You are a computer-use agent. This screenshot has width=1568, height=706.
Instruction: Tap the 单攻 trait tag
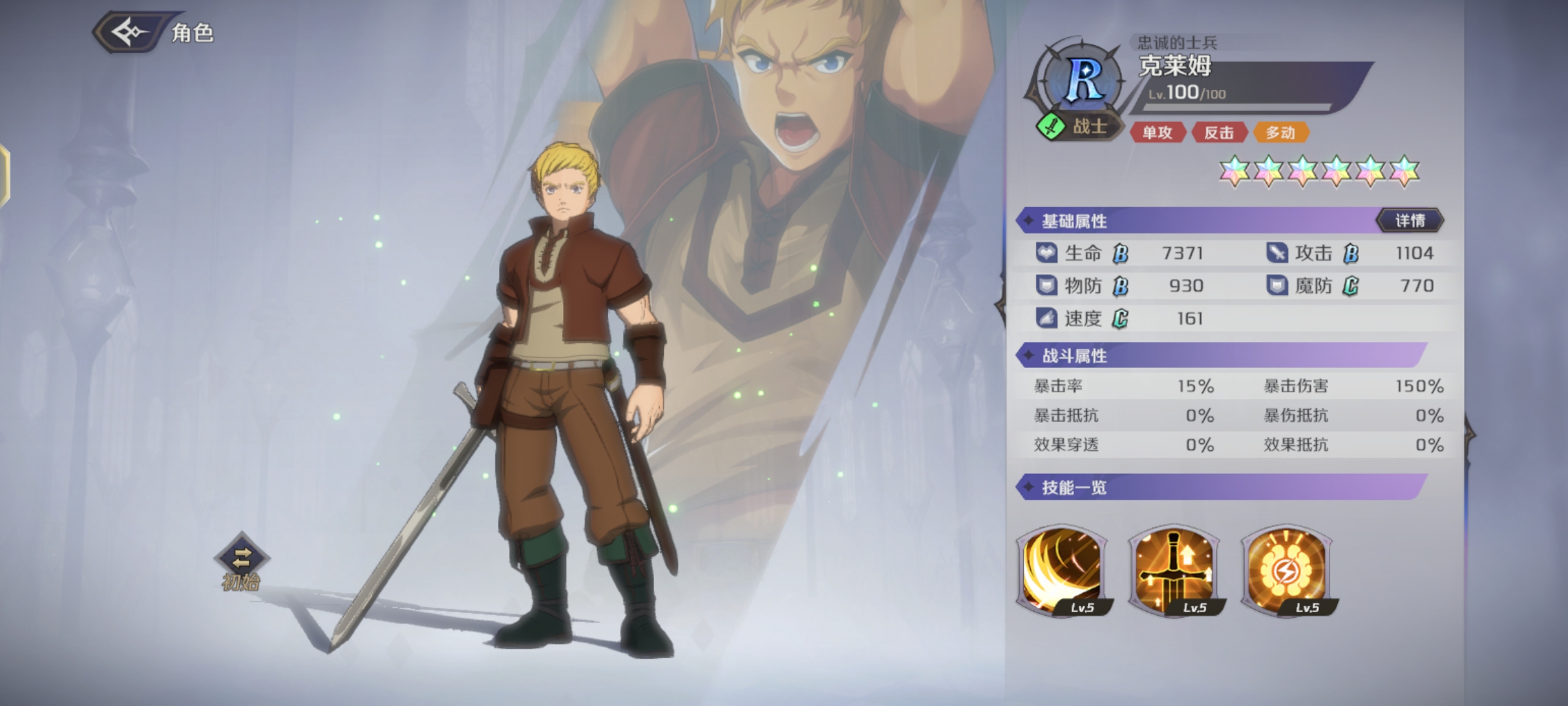tap(1157, 133)
